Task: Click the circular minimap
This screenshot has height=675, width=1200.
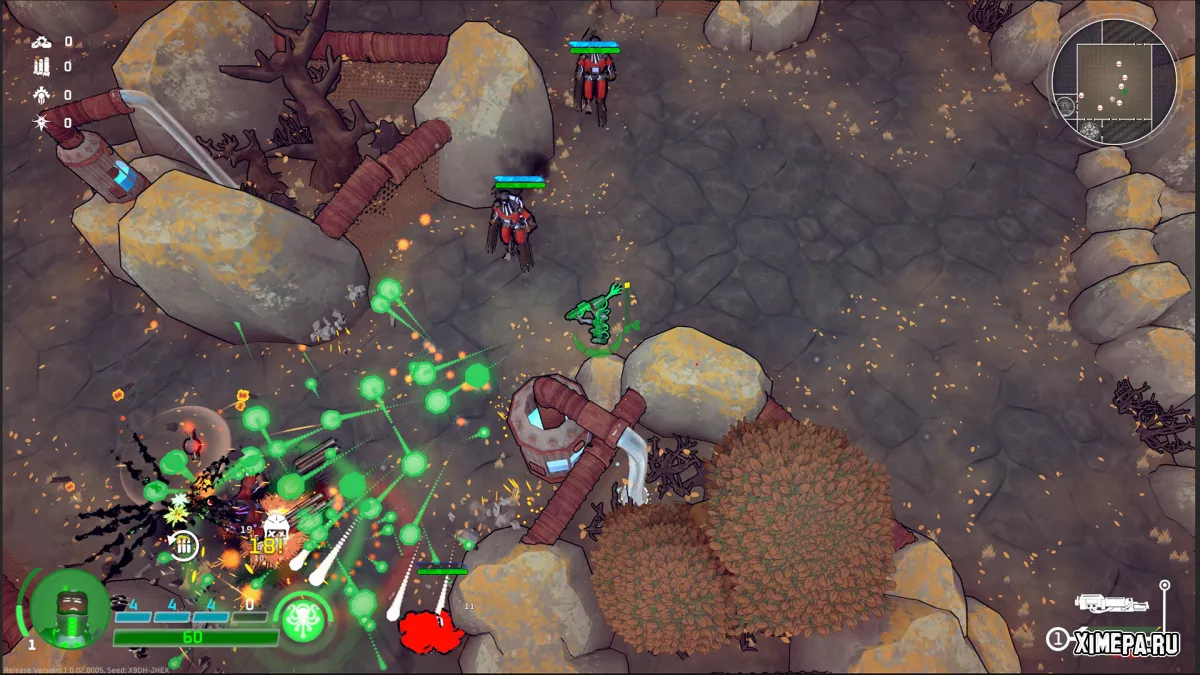Action: pos(1113,82)
